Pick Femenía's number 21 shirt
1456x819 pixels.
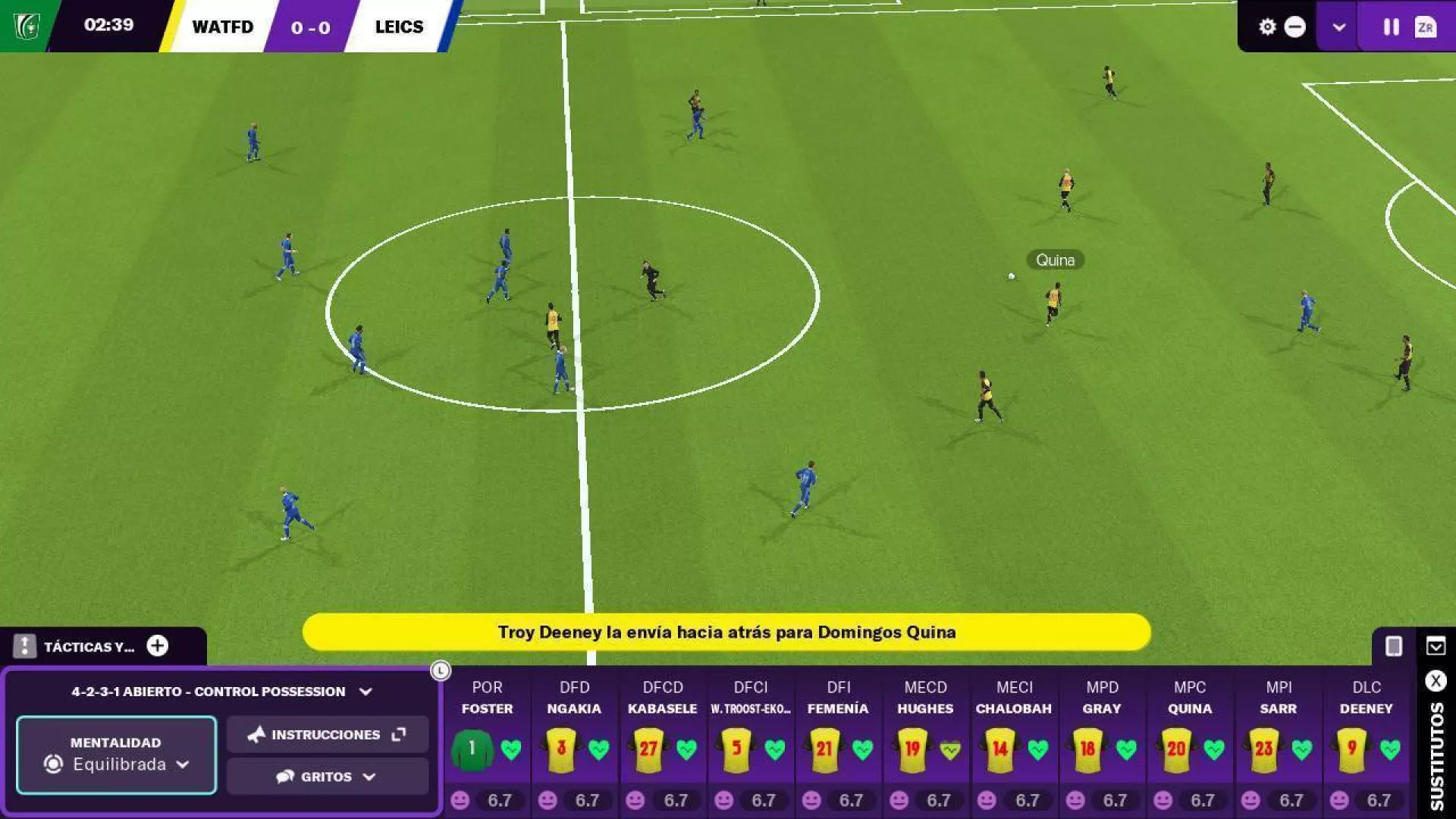(824, 749)
